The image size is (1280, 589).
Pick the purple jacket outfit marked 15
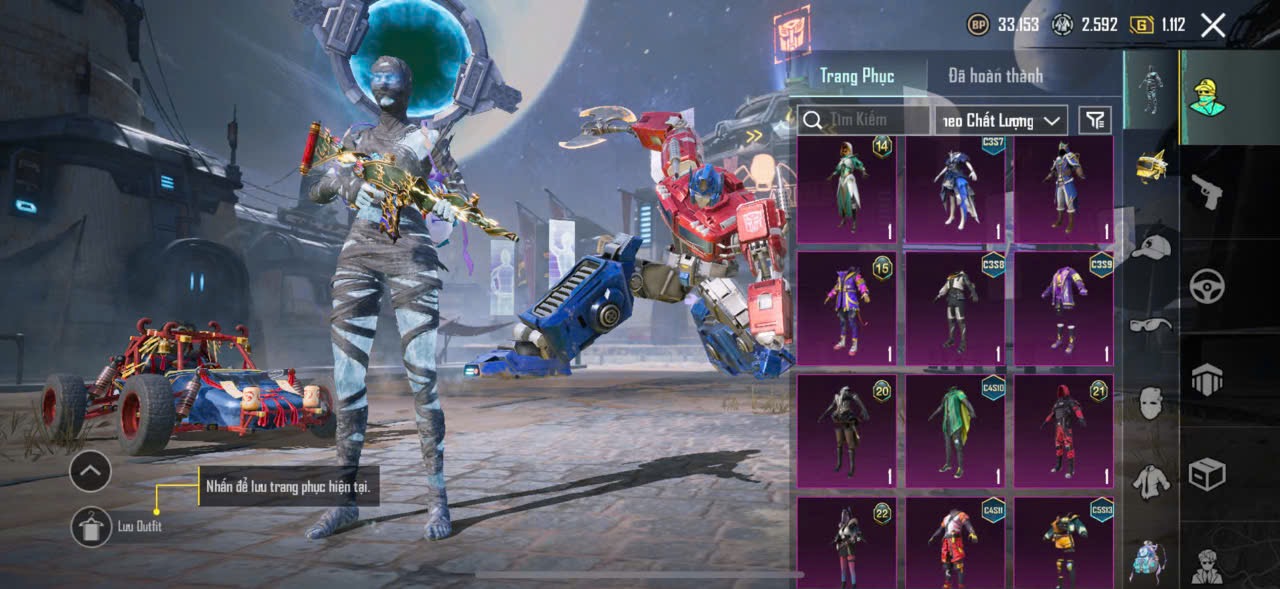846,307
